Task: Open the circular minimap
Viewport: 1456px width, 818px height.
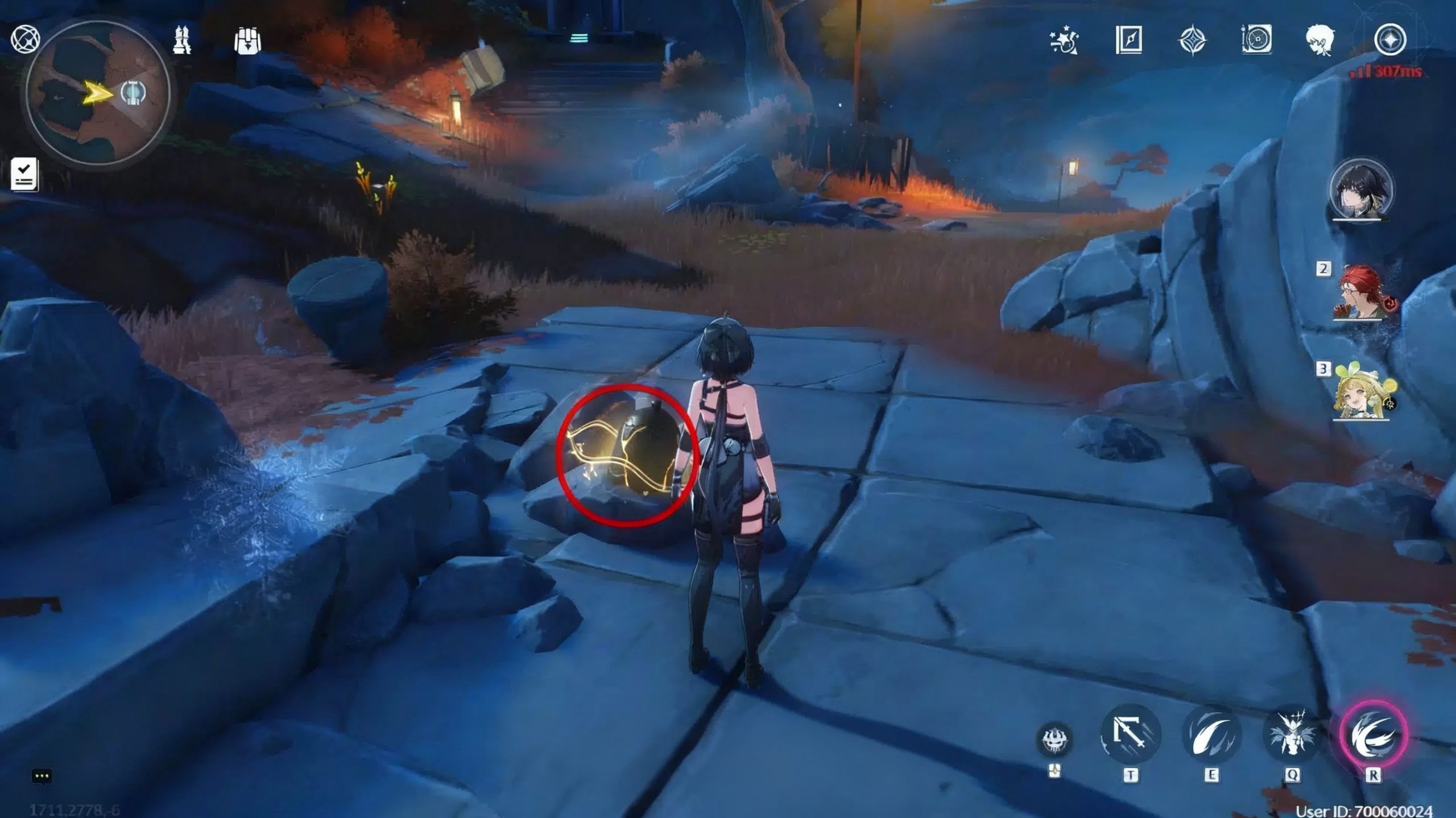Action: [98, 93]
